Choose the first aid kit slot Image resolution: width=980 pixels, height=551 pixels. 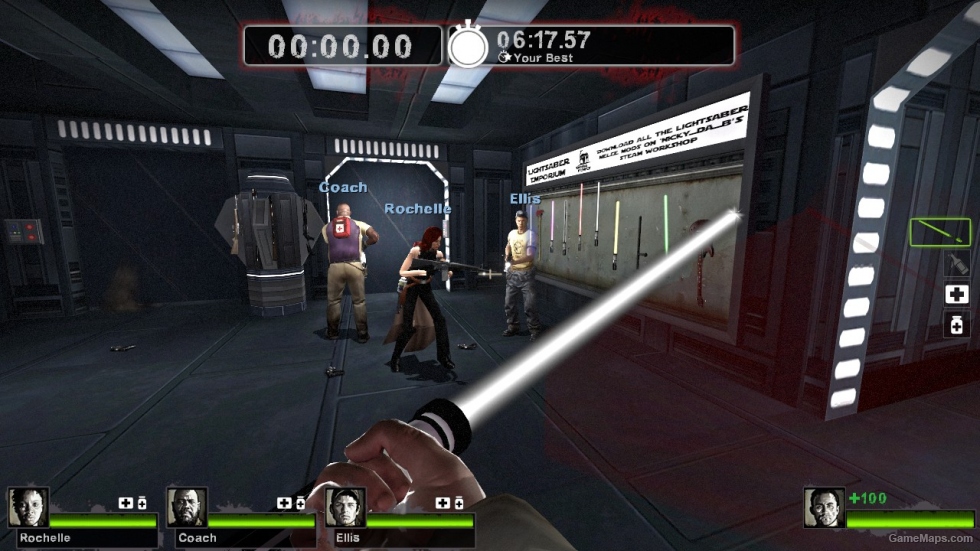pos(956,294)
